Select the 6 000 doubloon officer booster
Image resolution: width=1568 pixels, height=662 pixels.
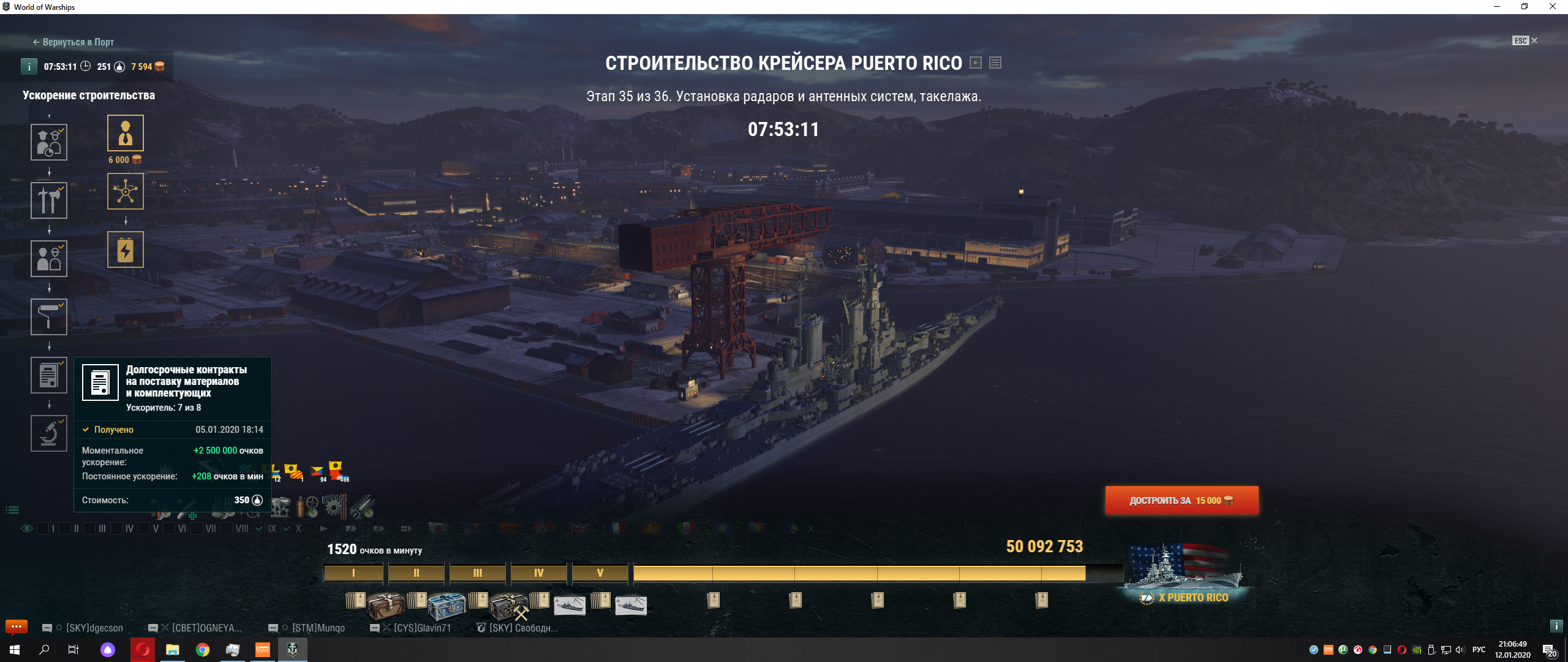coord(126,133)
